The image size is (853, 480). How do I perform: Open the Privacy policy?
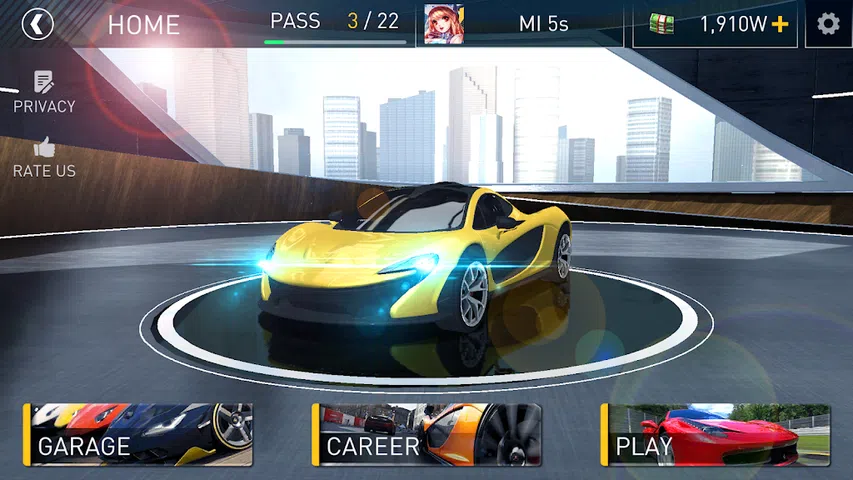coord(44,91)
